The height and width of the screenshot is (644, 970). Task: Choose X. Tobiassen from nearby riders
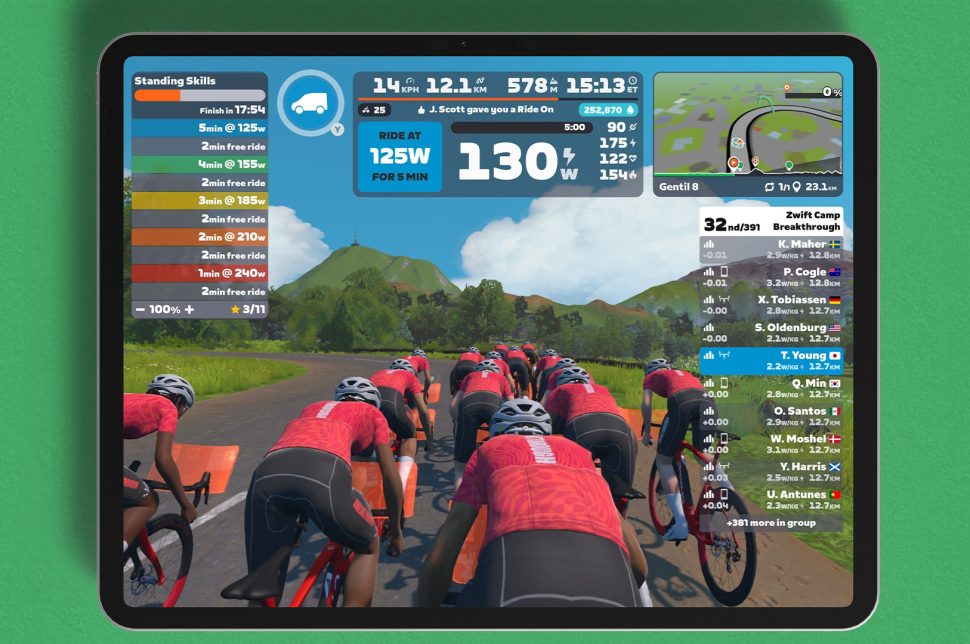pyautogui.click(x=771, y=305)
